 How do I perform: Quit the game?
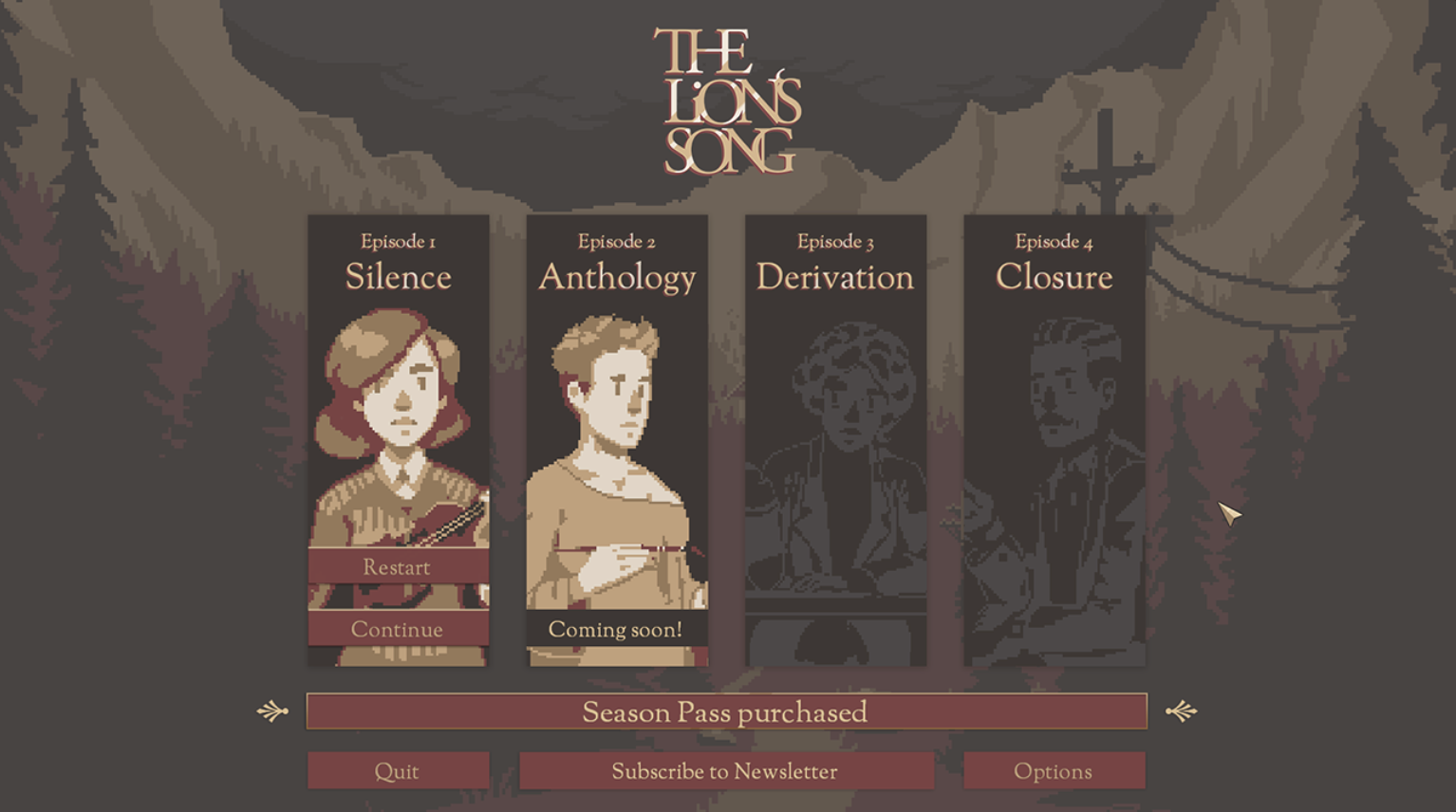tap(399, 771)
